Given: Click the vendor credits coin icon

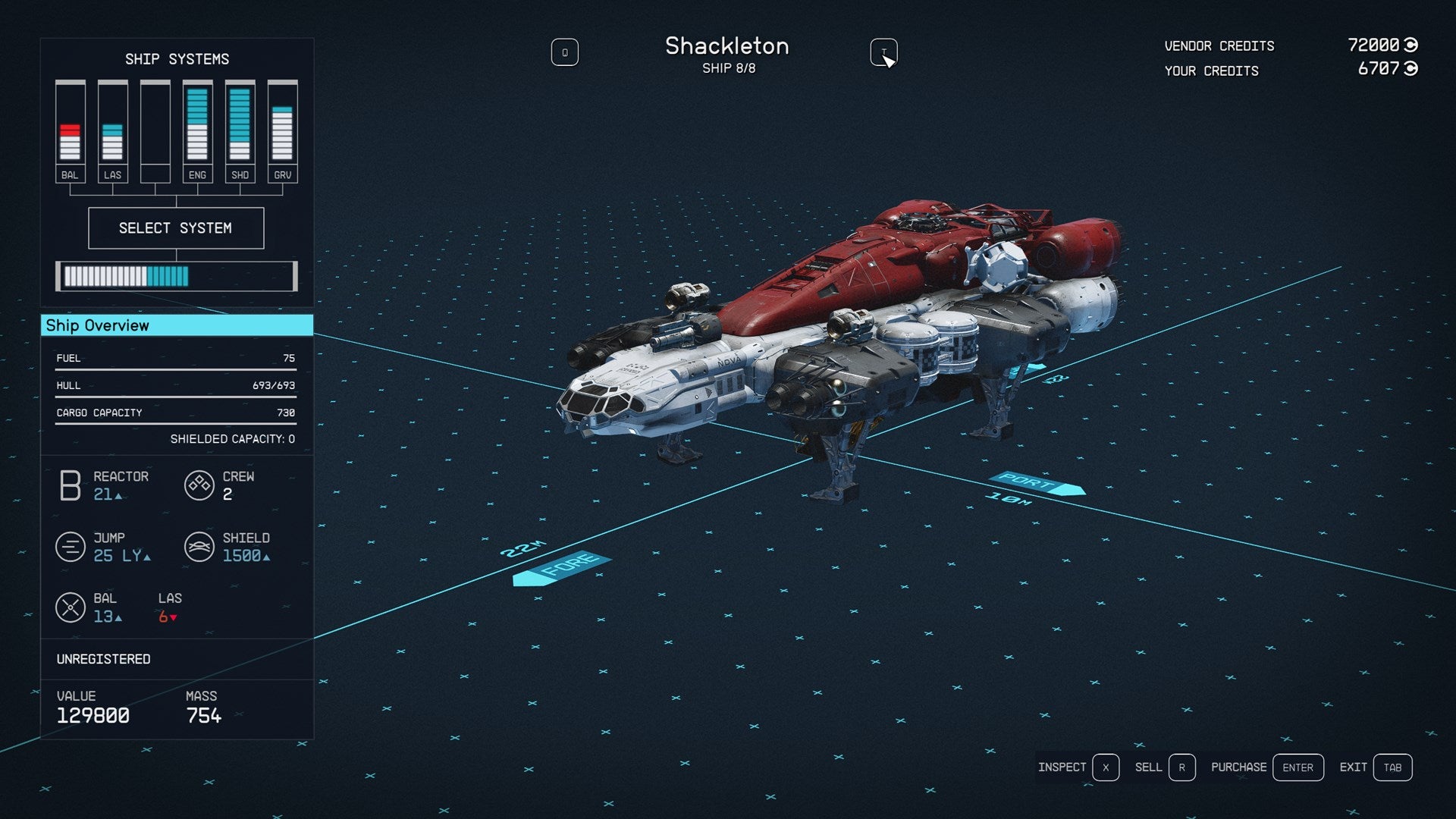Looking at the screenshot, I should [x=1412, y=44].
